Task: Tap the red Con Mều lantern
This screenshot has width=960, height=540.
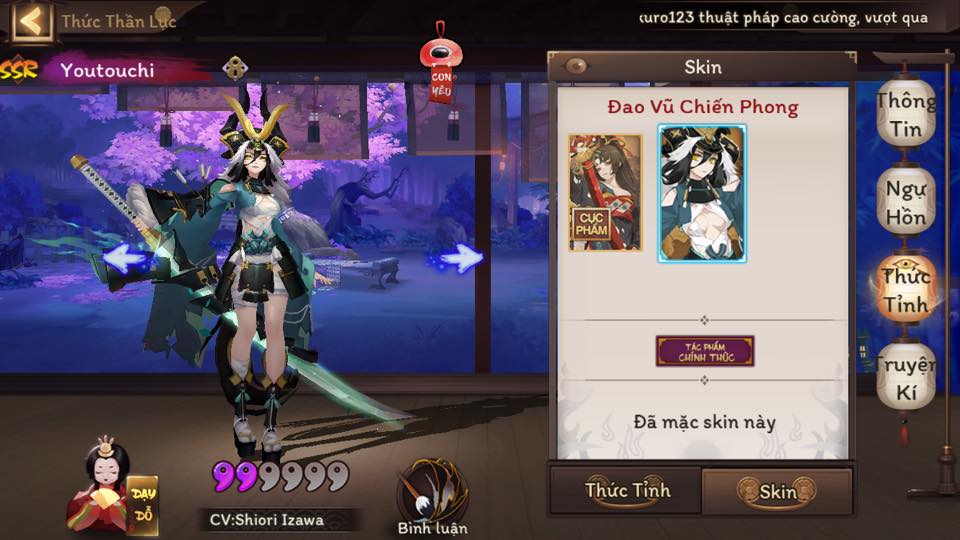Action: tap(441, 70)
